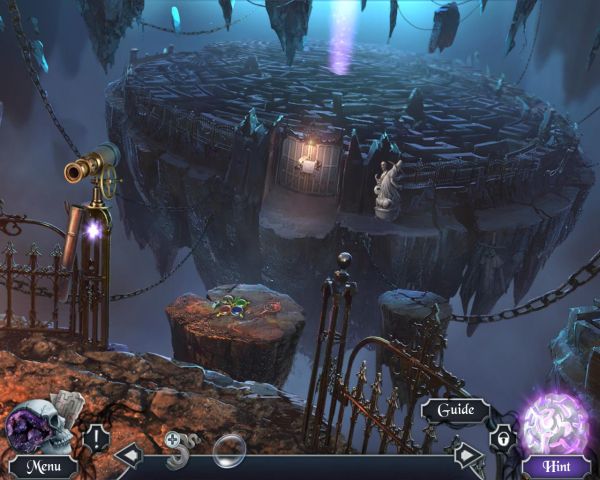Open the exclamation mark task icon

[97, 437]
